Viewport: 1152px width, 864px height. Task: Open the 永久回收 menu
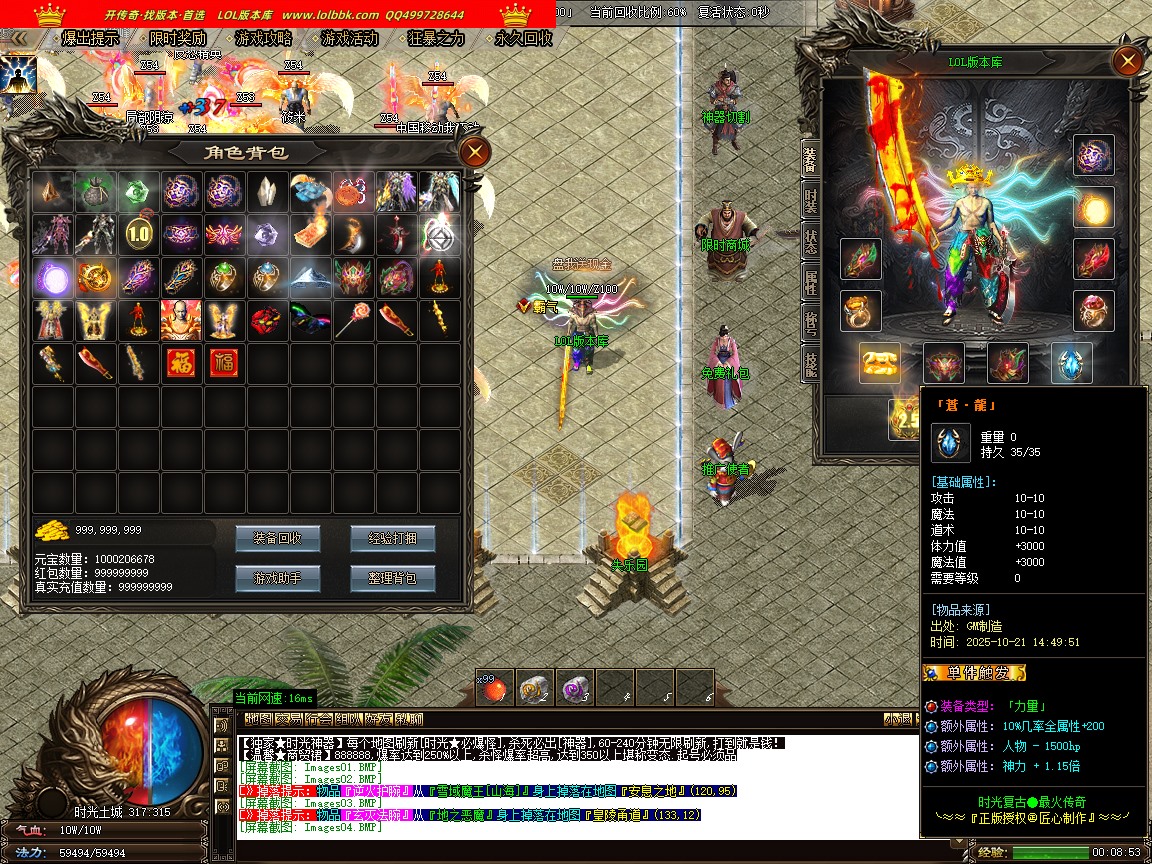[523, 39]
